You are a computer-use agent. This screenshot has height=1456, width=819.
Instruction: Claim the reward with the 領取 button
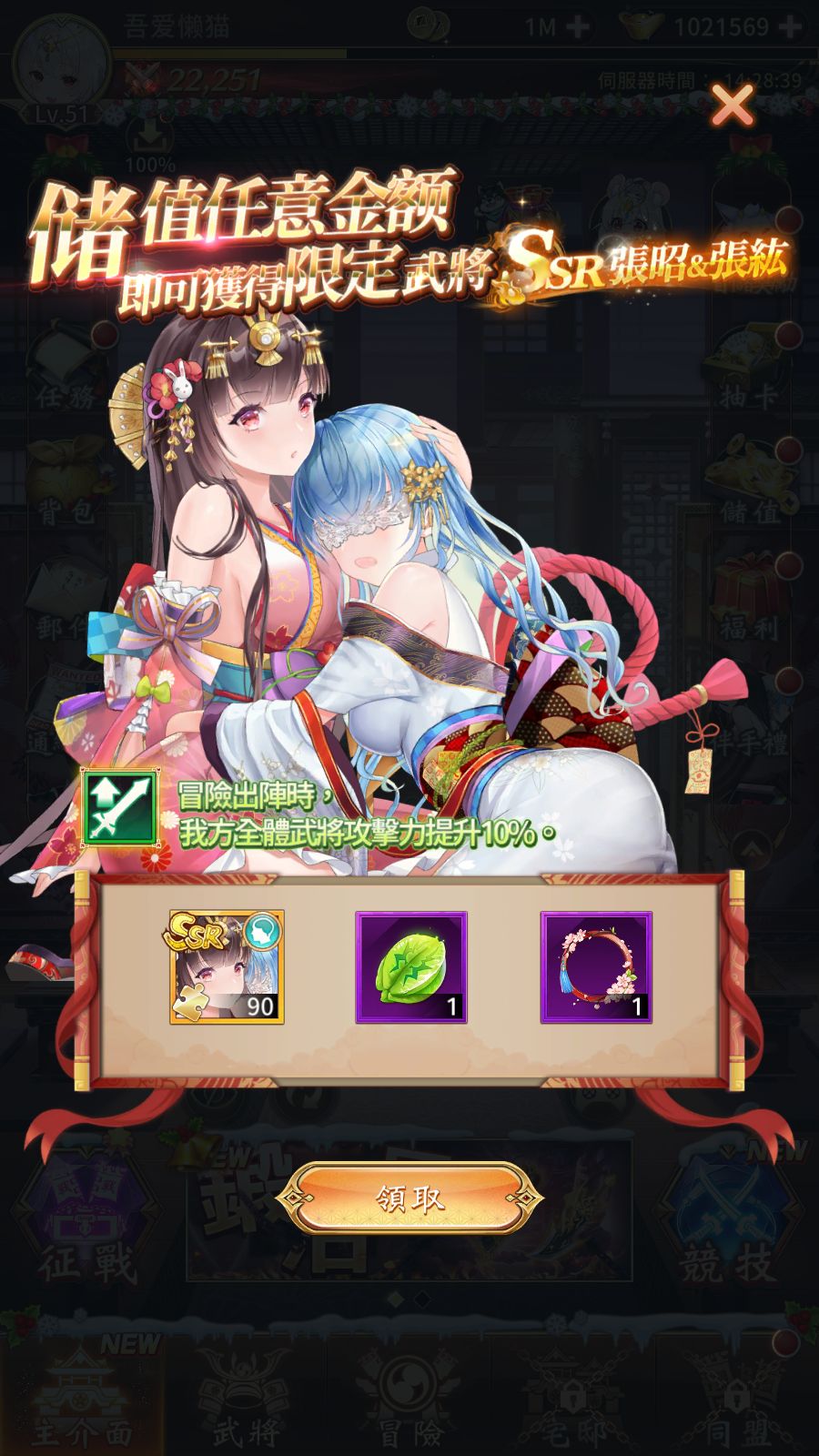[x=409, y=1199]
